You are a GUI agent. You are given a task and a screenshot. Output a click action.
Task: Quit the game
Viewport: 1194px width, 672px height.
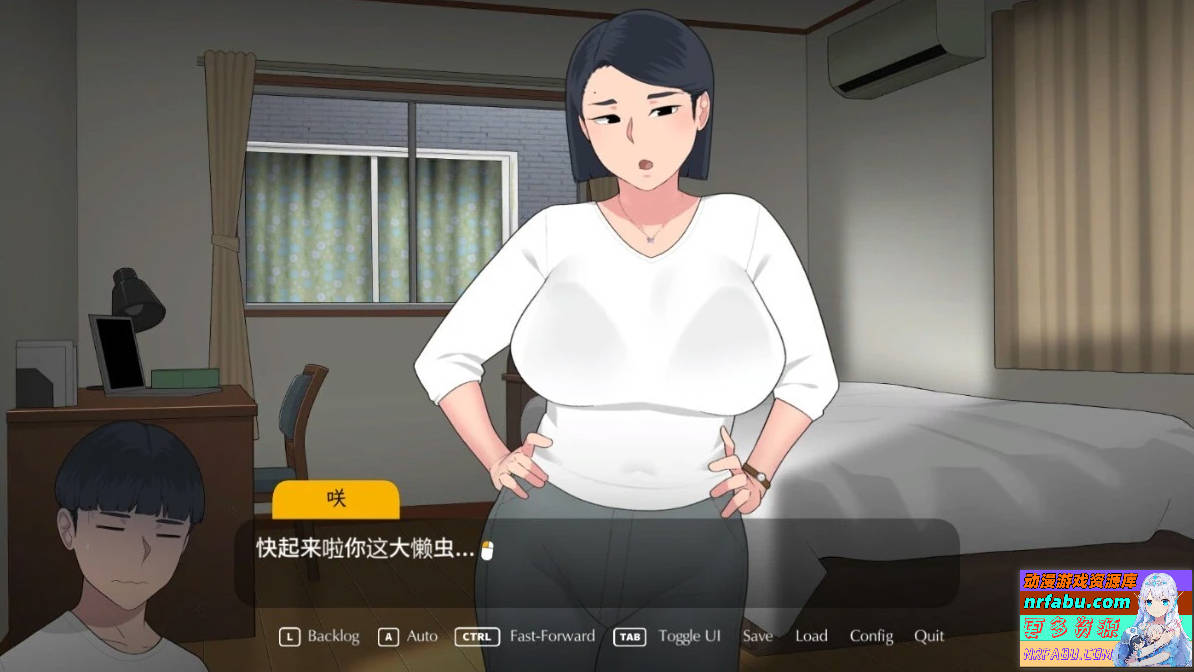pos(929,636)
